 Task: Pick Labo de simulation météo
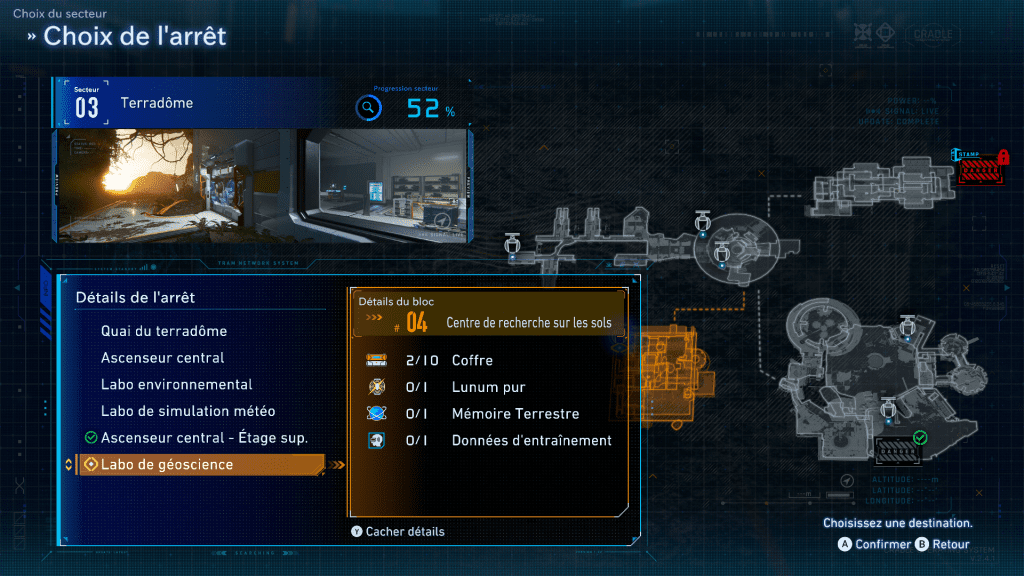click(x=188, y=411)
